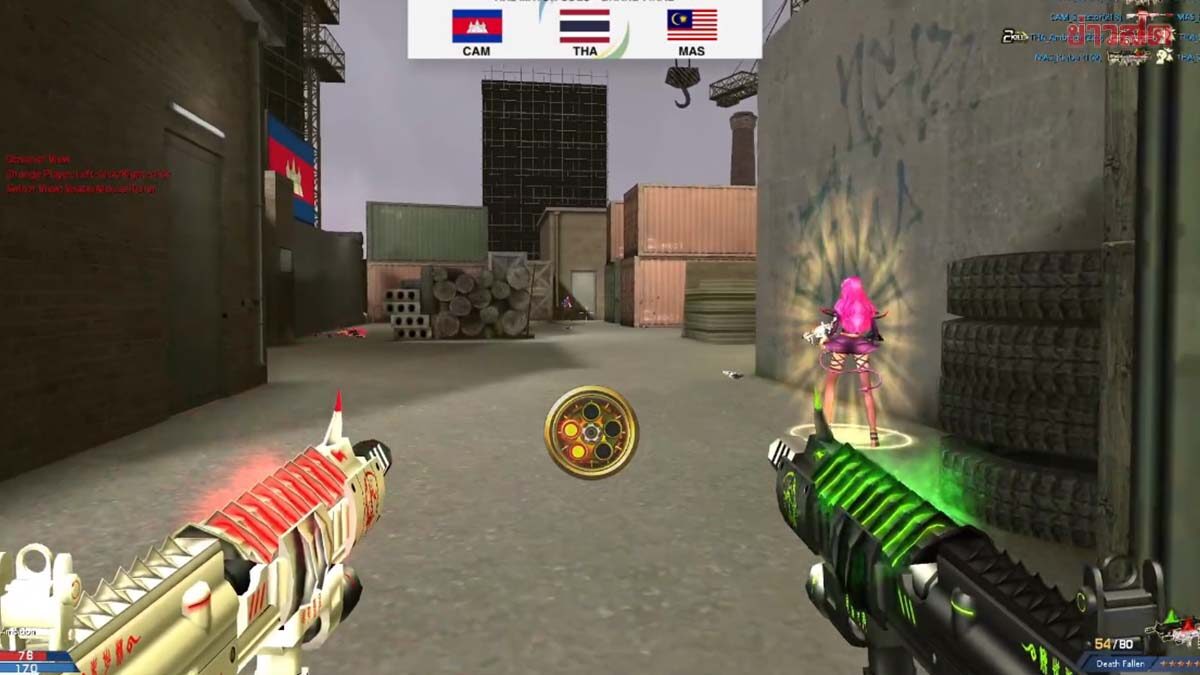Click the 2 Kill badge in the kill feed
The height and width of the screenshot is (675, 1200).
[x=1014, y=37]
